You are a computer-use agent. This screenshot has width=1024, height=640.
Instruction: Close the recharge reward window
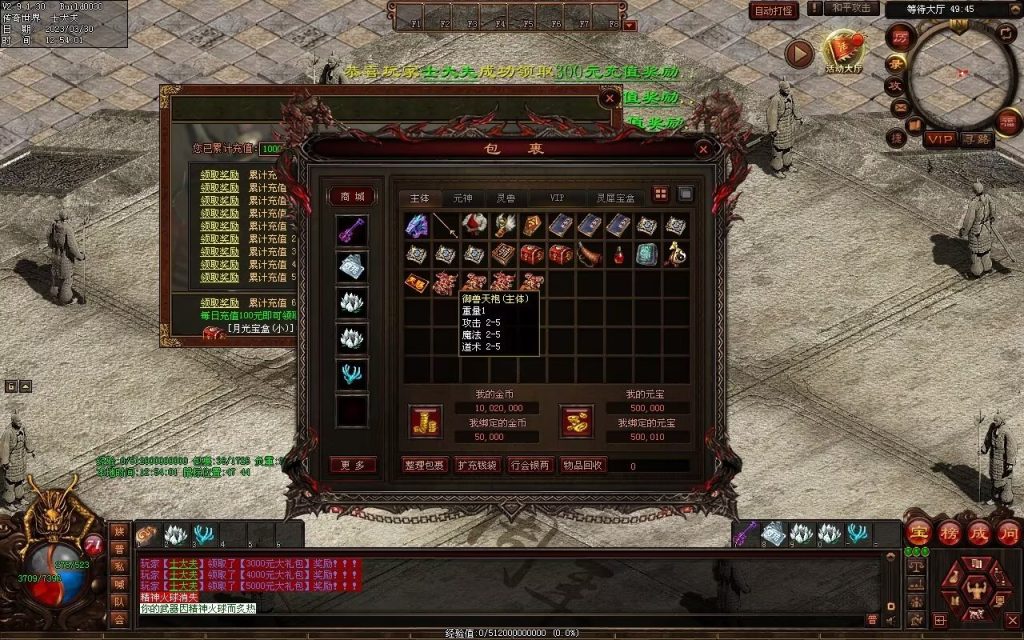pyautogui.click(x=610, y=98)
